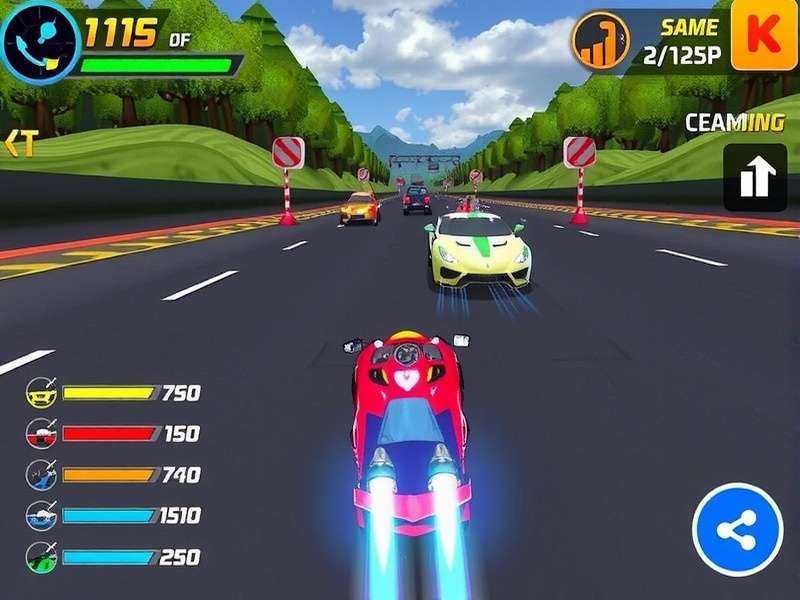Viewport: 800px width, 600px height.
Task: Choose the yellow car icon
Action: click(x=41, y=392)
